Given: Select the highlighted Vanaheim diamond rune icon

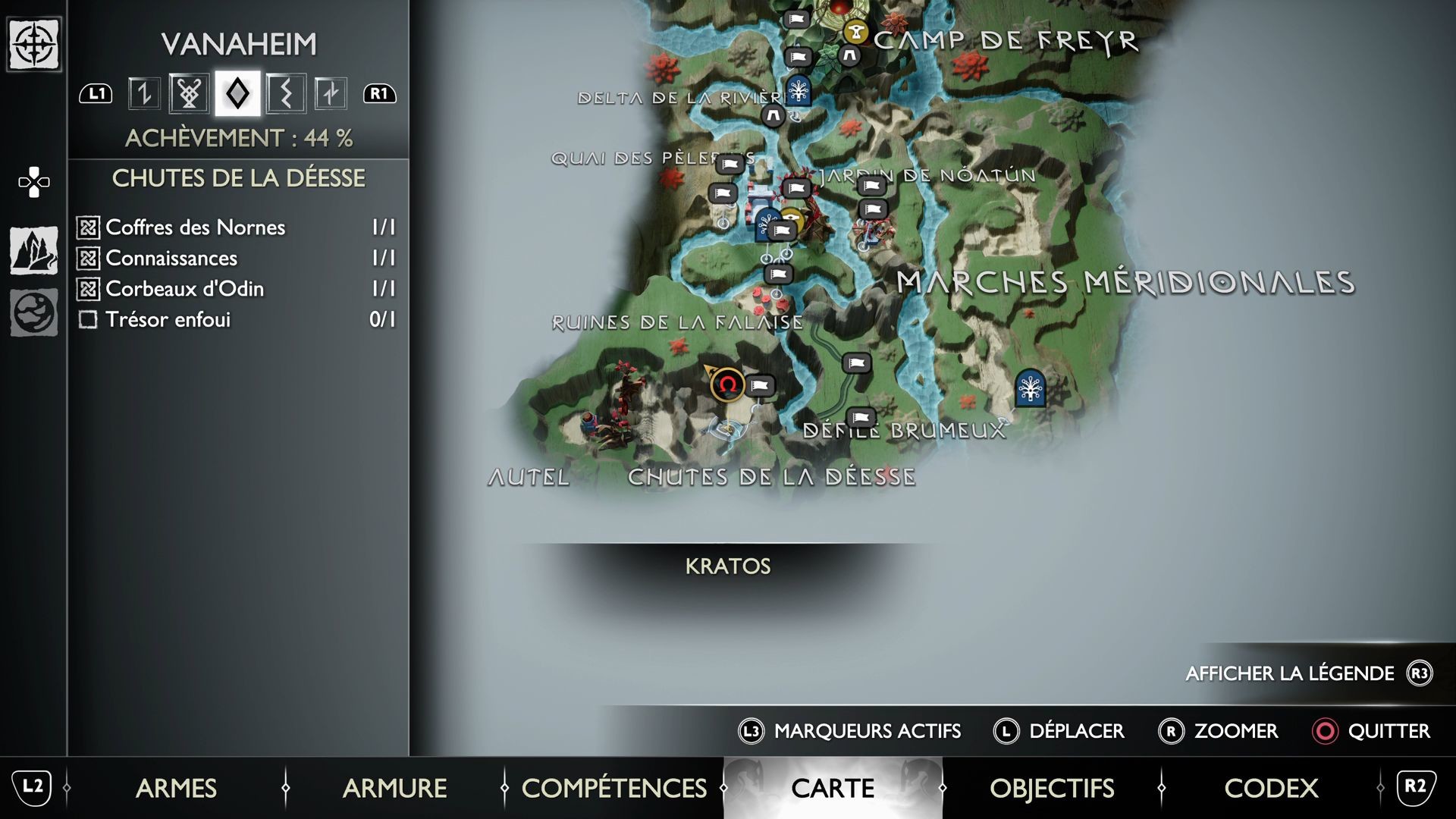Looking at the screenshot, I should coord(237,93).
